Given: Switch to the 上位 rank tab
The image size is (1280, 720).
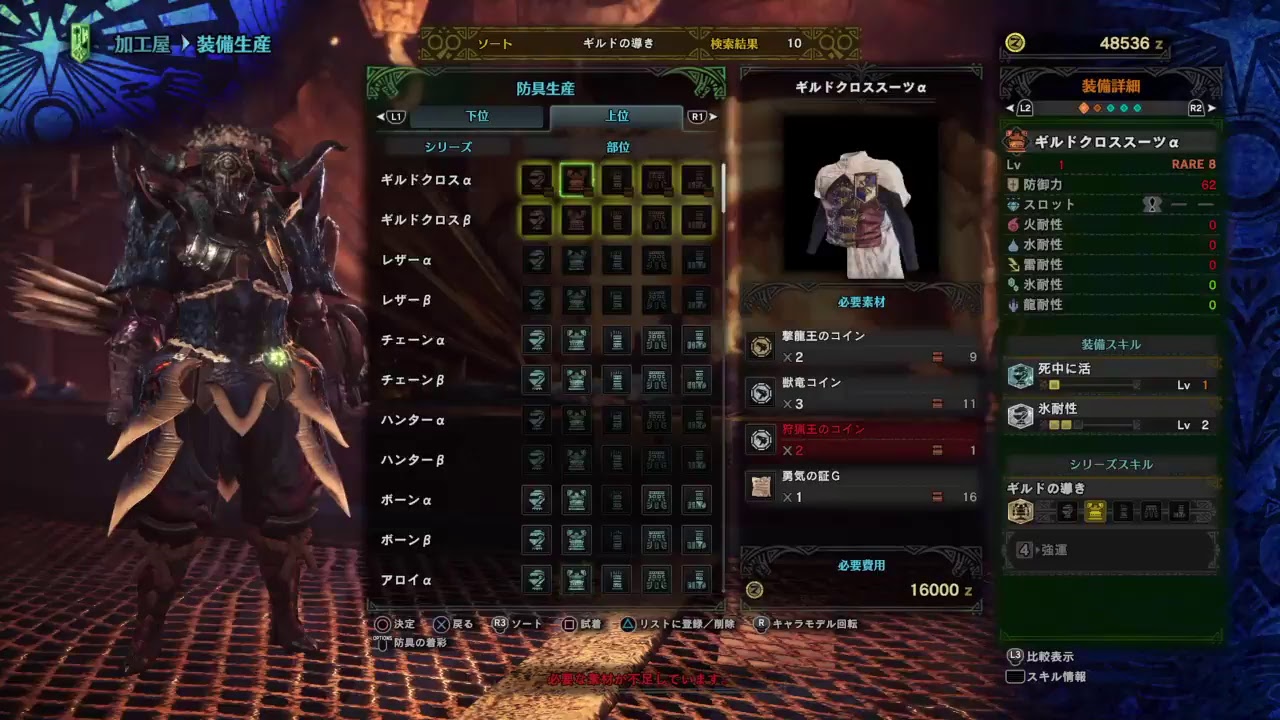Looking at the screenshot, I should (617, 116).
